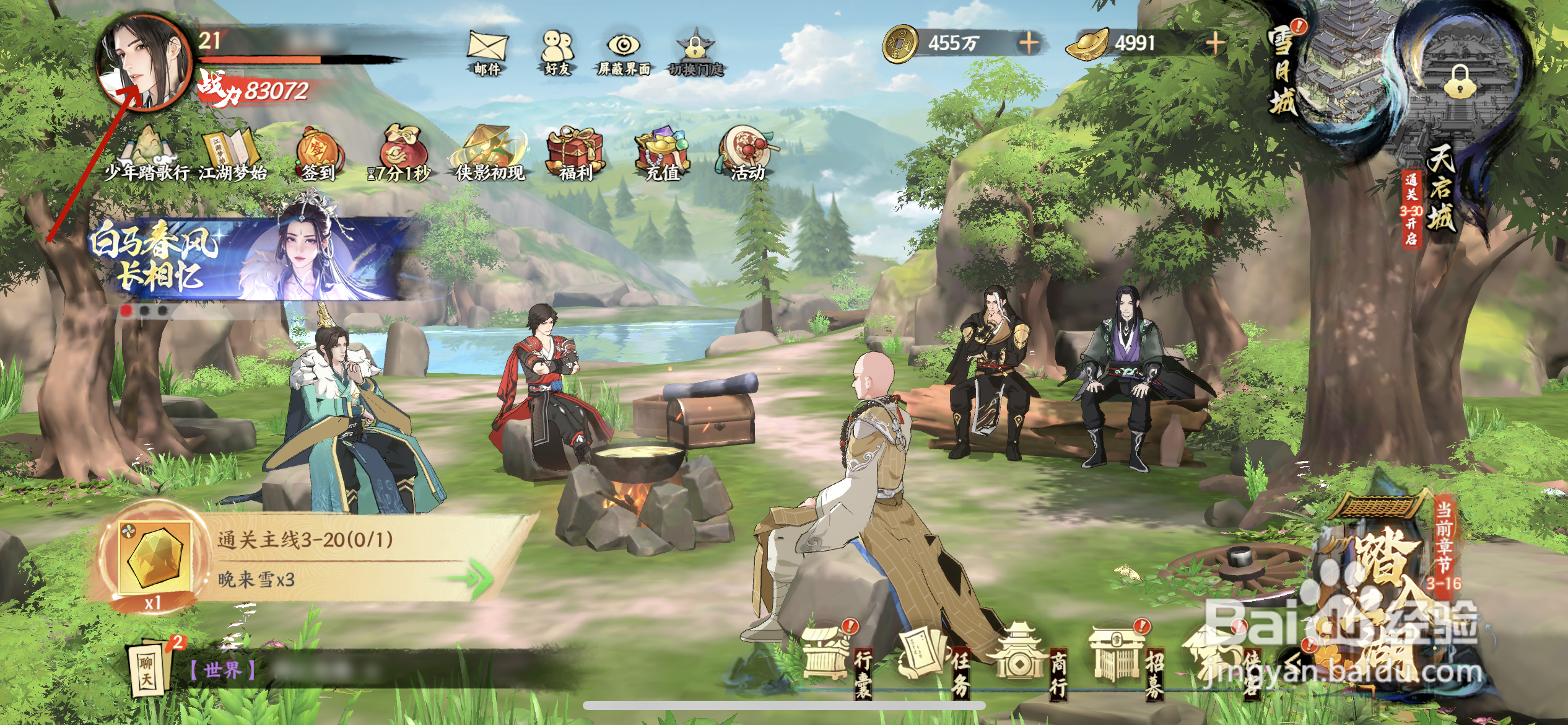
Task: Open the 聊天 chat panel
Action: click(x=149, y=668)
